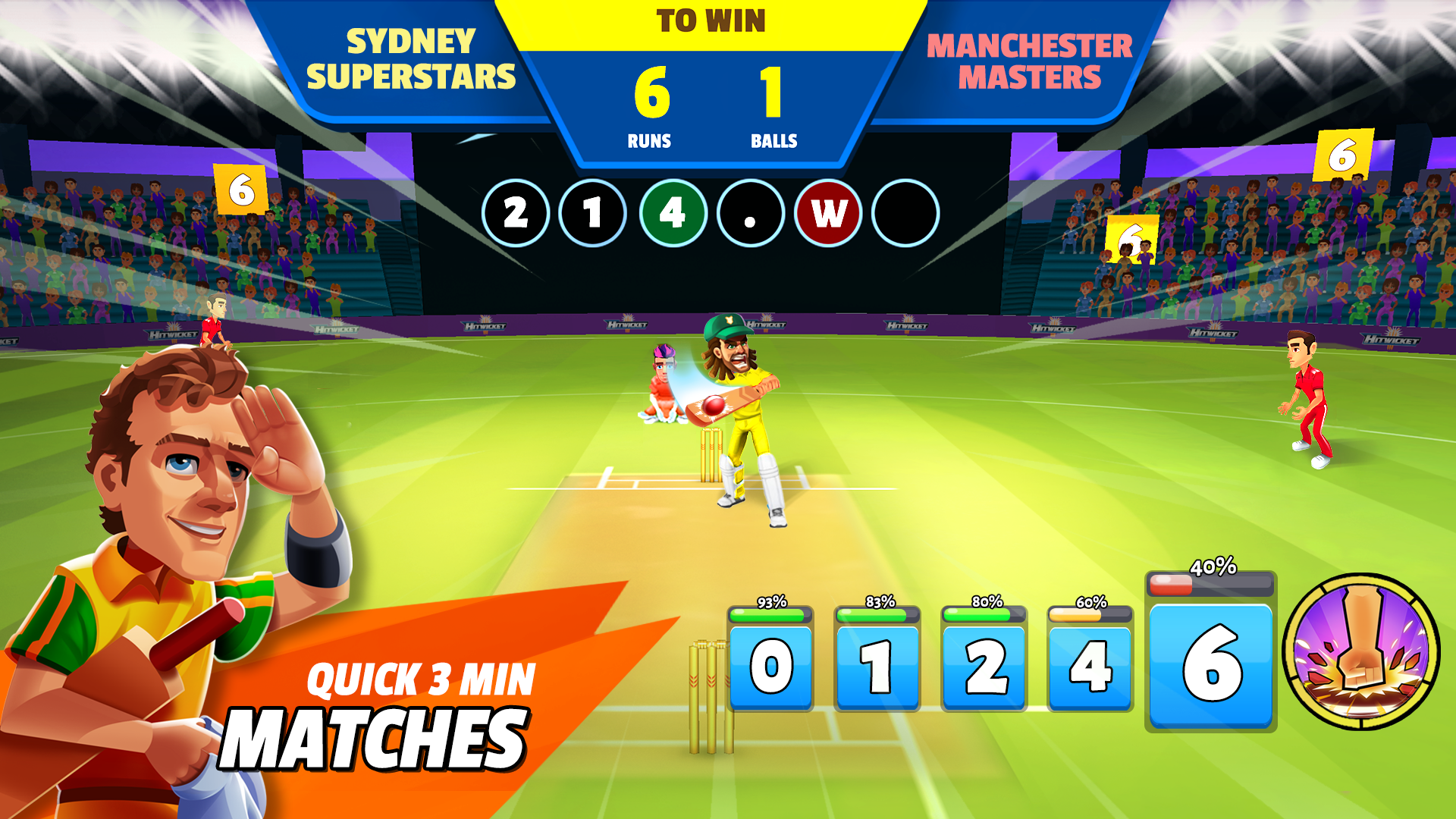Screen dimensions: 1456x819
Task: Choose the 4 run shot option
Action: pos(1092,667)
